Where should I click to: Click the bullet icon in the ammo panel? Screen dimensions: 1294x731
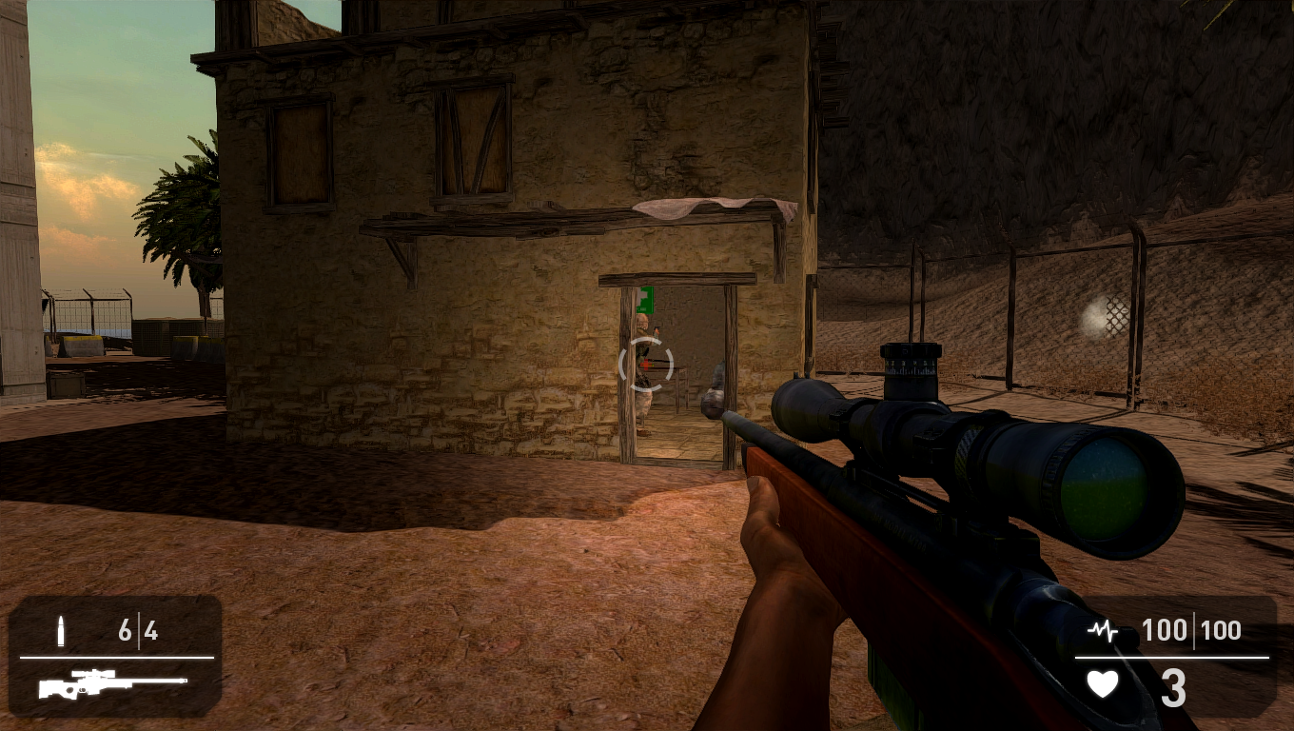[63, 631]
